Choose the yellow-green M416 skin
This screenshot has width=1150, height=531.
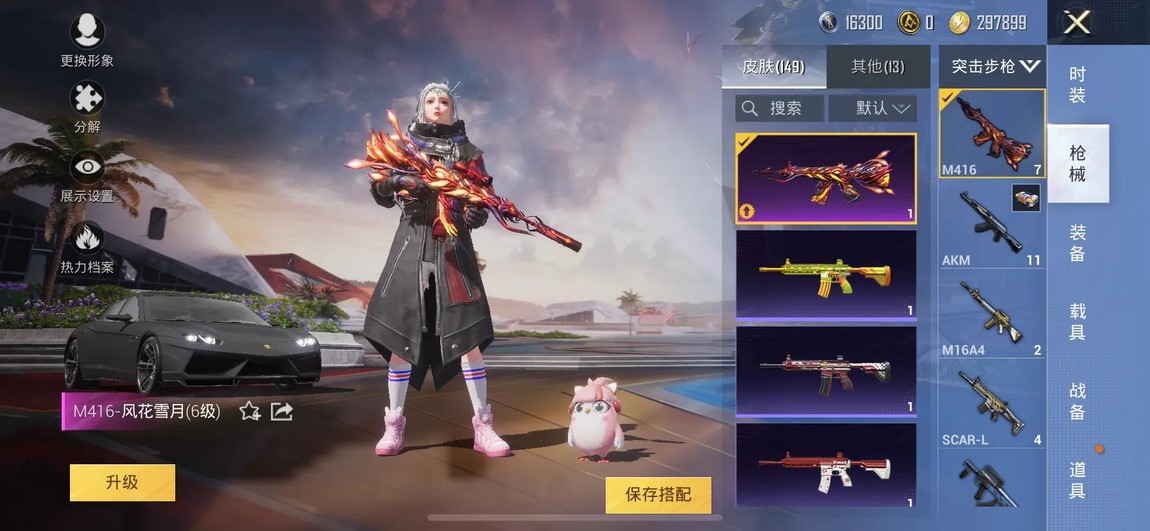click(x=826, y=274)
